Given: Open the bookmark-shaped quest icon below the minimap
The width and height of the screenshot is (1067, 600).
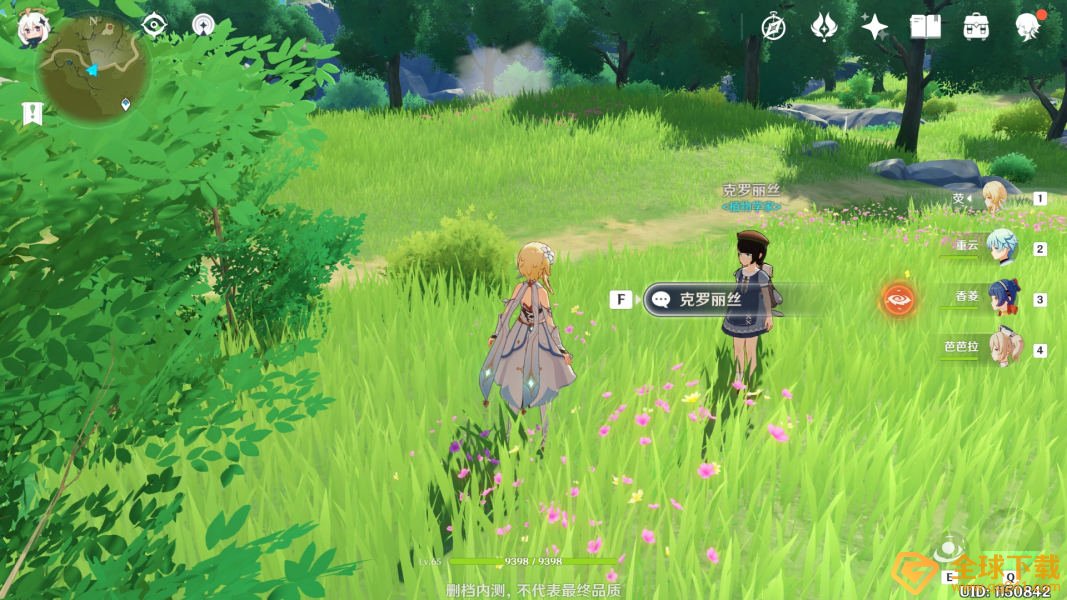Looking at the screenshot, I should click(32, 113).
